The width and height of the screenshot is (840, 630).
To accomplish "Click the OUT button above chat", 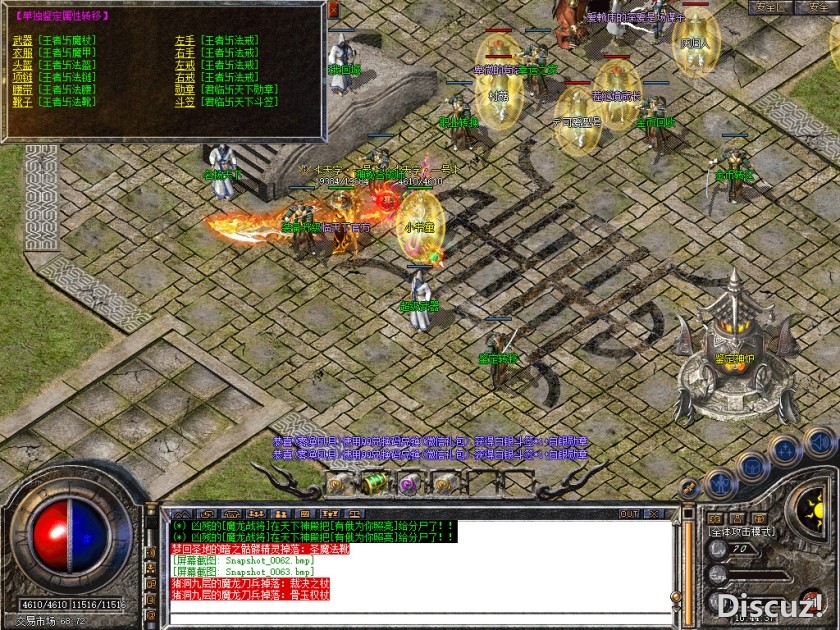I will 628,514.
